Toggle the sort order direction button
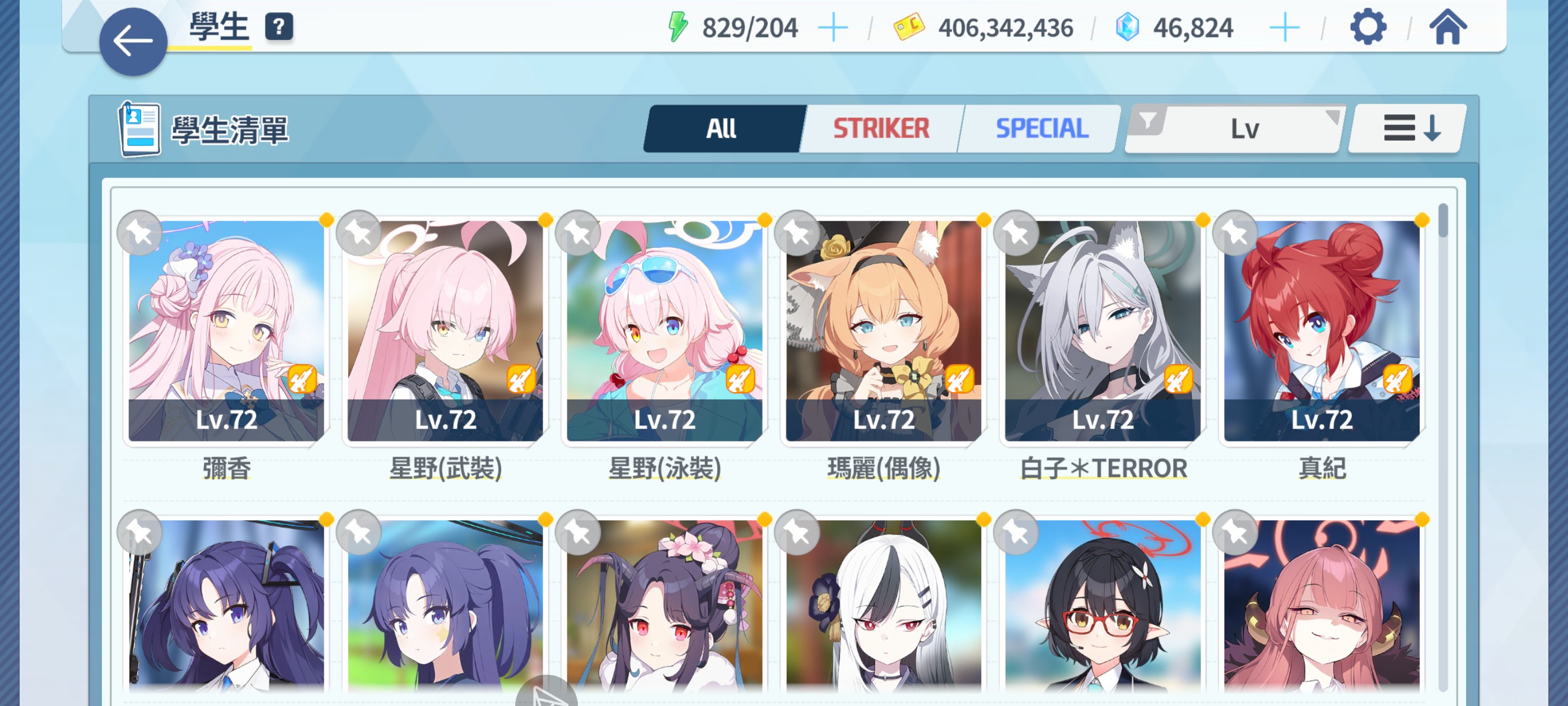1568x706 pixels. [1411, 128]
